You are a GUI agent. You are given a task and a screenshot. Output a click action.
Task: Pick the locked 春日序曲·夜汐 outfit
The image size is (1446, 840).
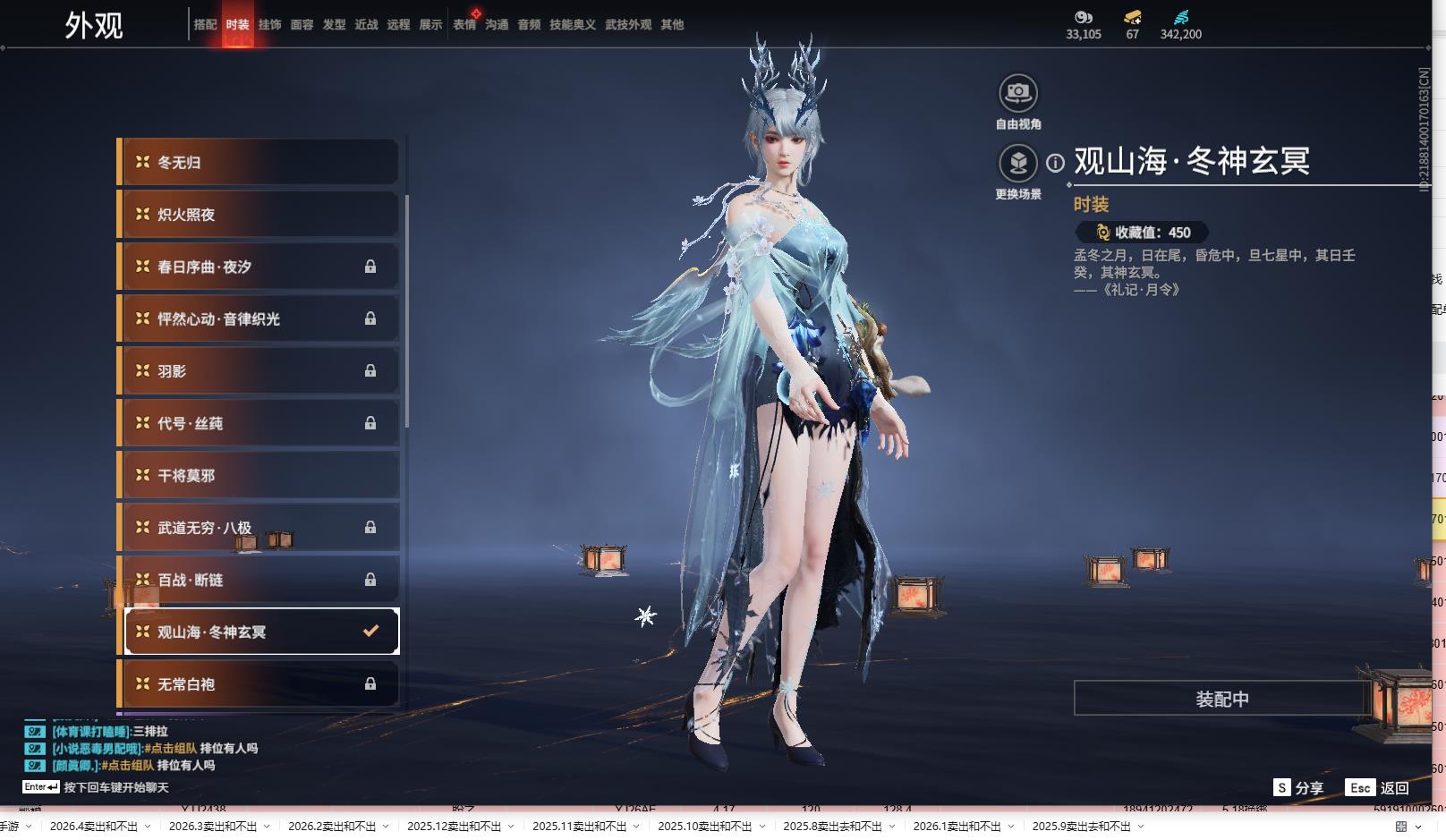point(259,267)
